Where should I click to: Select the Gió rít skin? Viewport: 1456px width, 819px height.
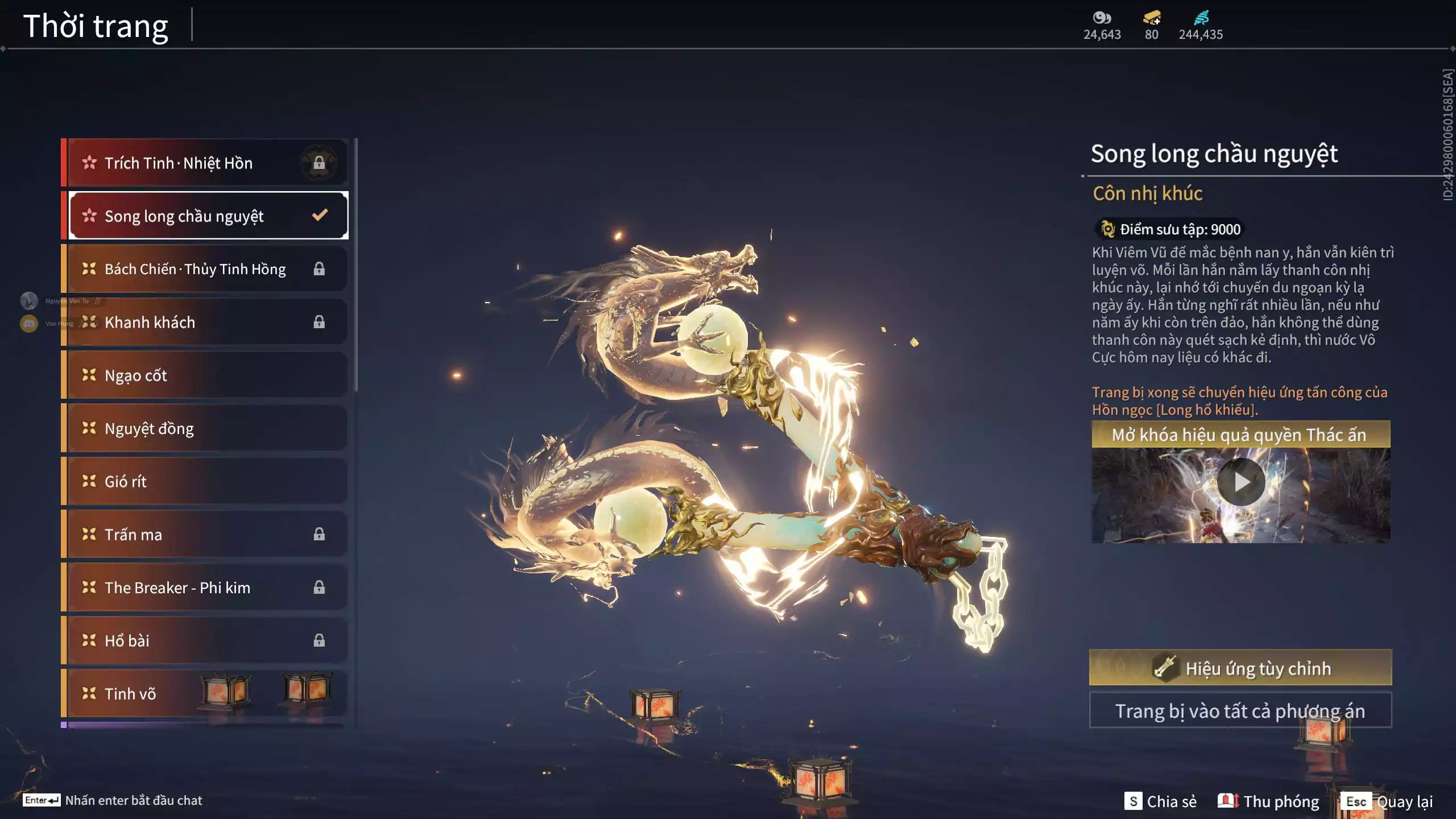[x=205, y=482]
